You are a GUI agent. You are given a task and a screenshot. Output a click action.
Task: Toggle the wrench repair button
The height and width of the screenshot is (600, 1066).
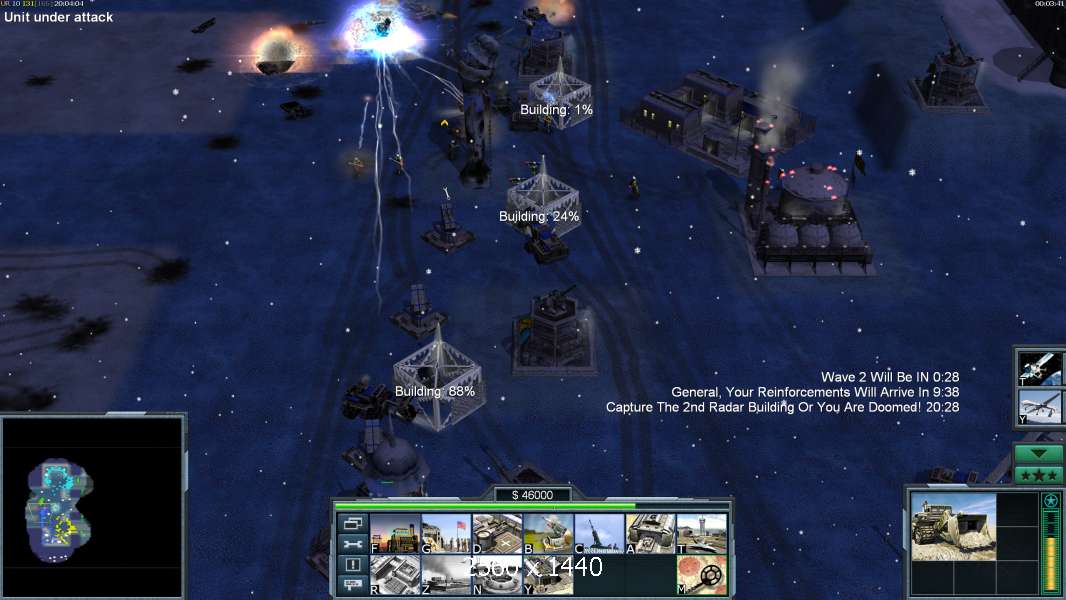click(351, 544)
